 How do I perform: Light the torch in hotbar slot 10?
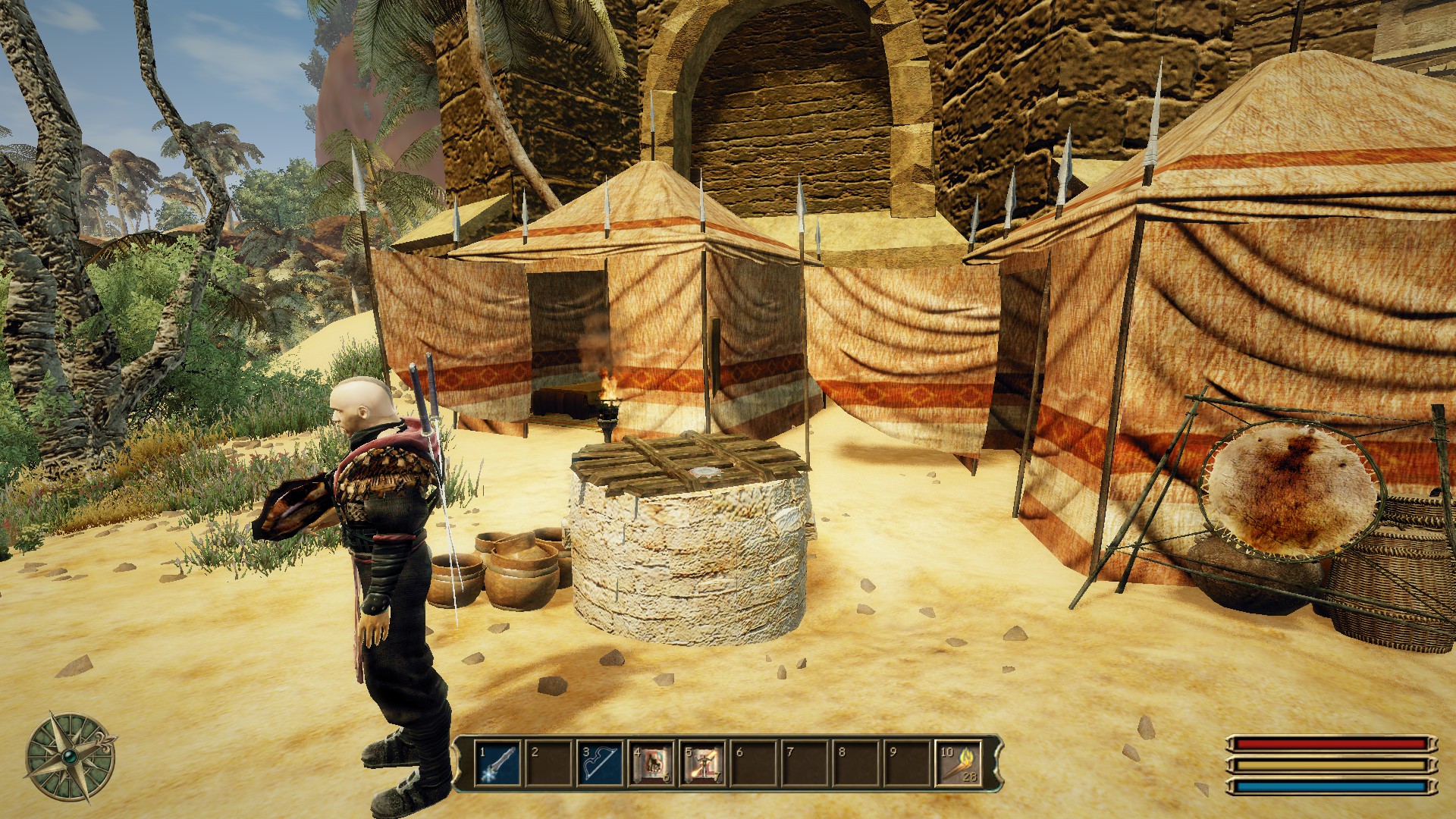(x=959, y=764)
